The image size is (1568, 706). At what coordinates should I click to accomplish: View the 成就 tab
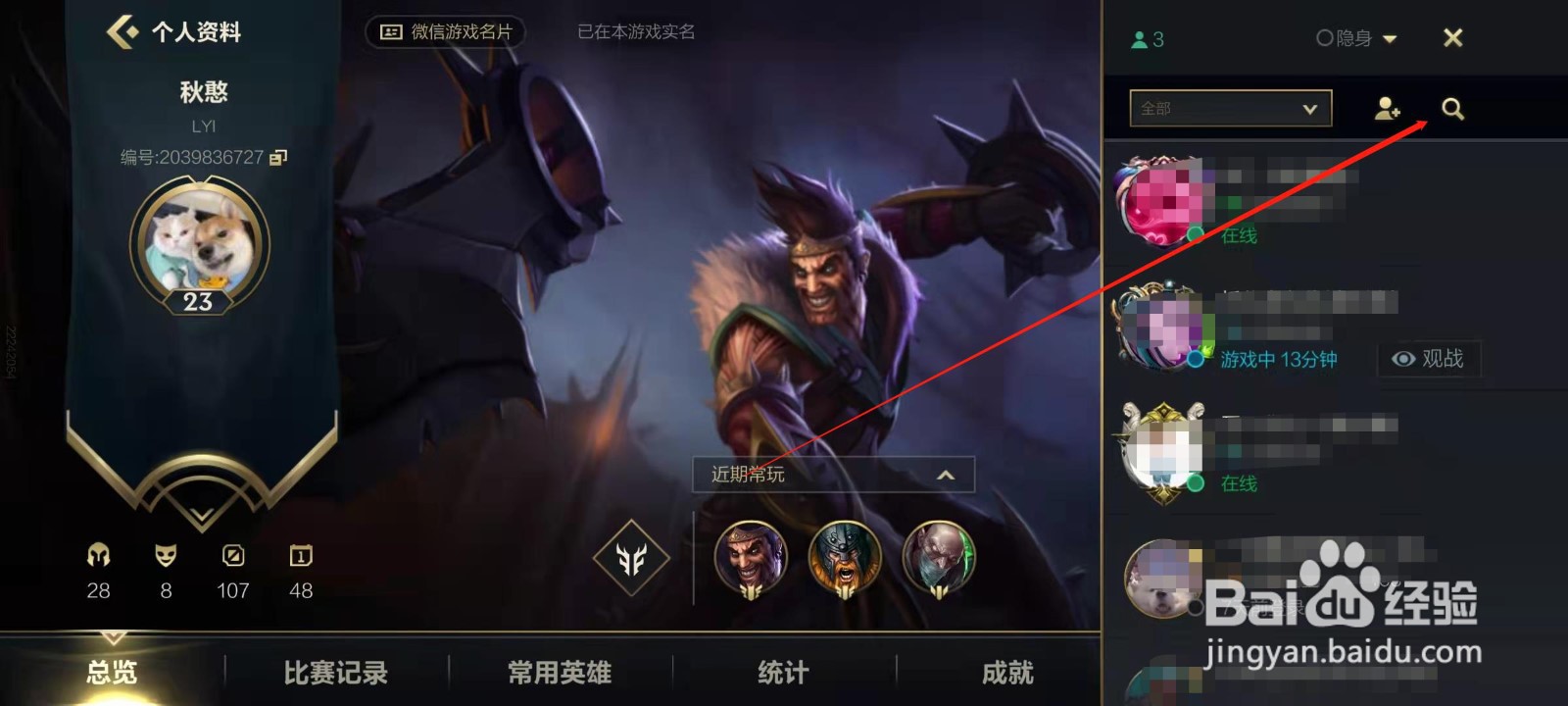click(x=1006, y=673)
